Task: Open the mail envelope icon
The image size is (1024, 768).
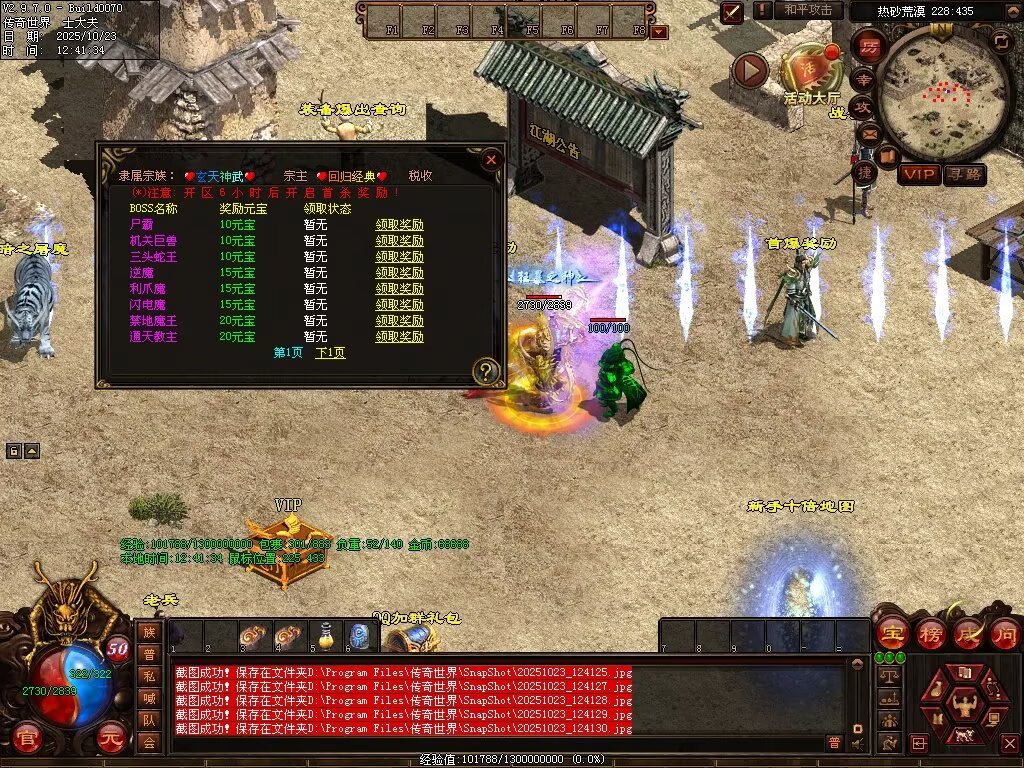Action: [868, 133]
